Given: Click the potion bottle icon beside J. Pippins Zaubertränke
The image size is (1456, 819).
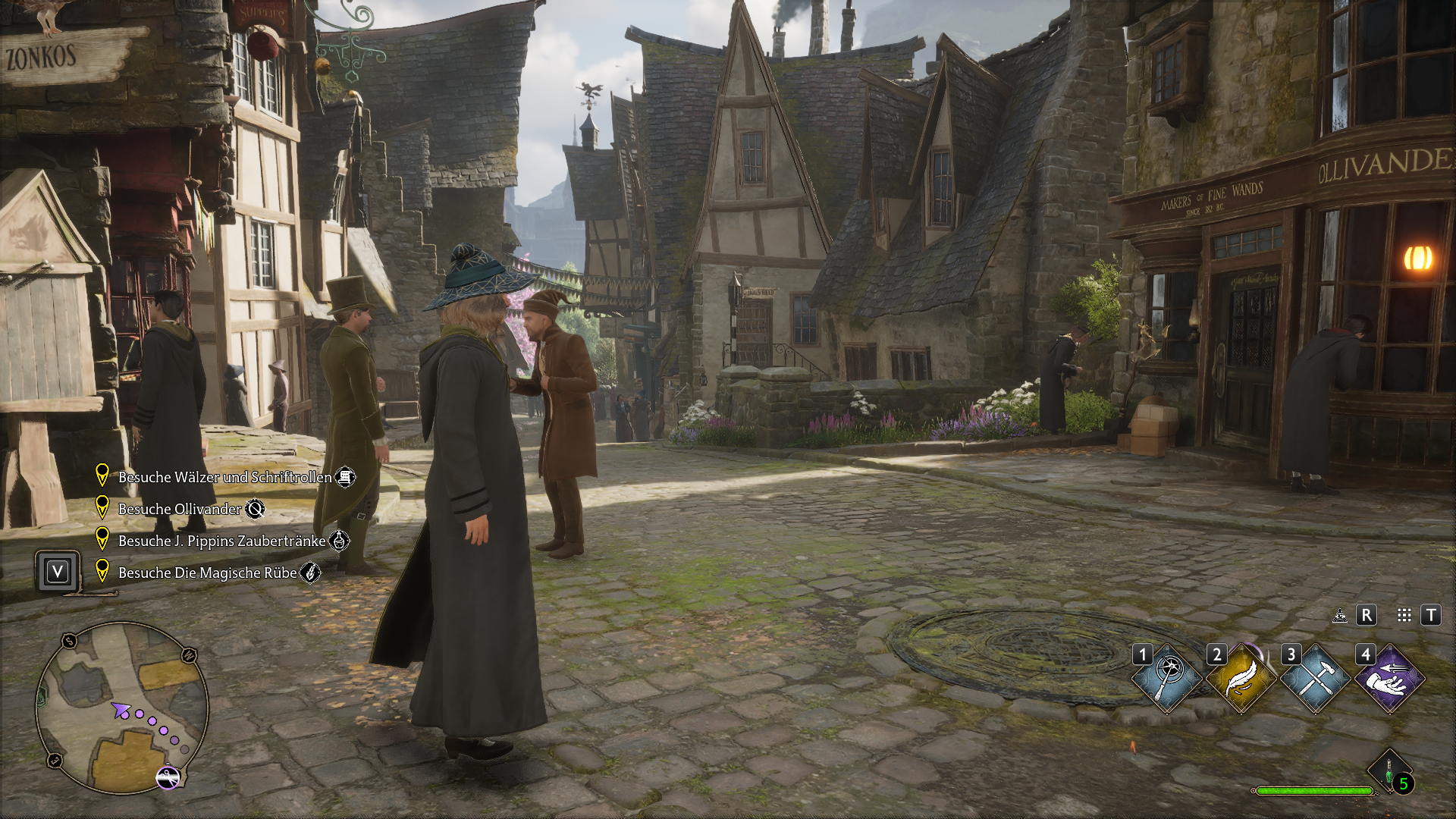Looking at the screenshot, I should click(340, 541).
